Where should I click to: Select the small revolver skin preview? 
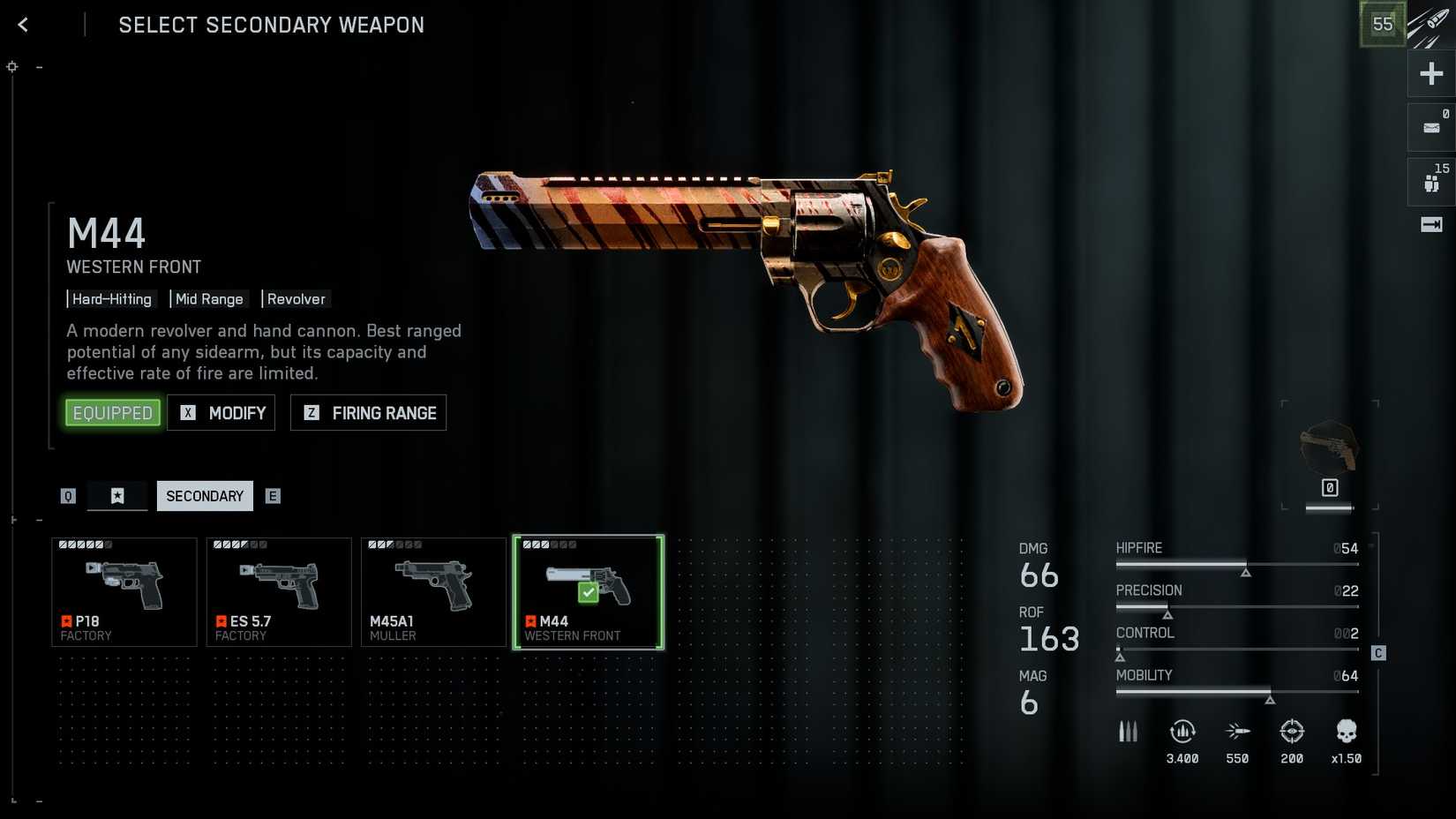click(1330, 448)
